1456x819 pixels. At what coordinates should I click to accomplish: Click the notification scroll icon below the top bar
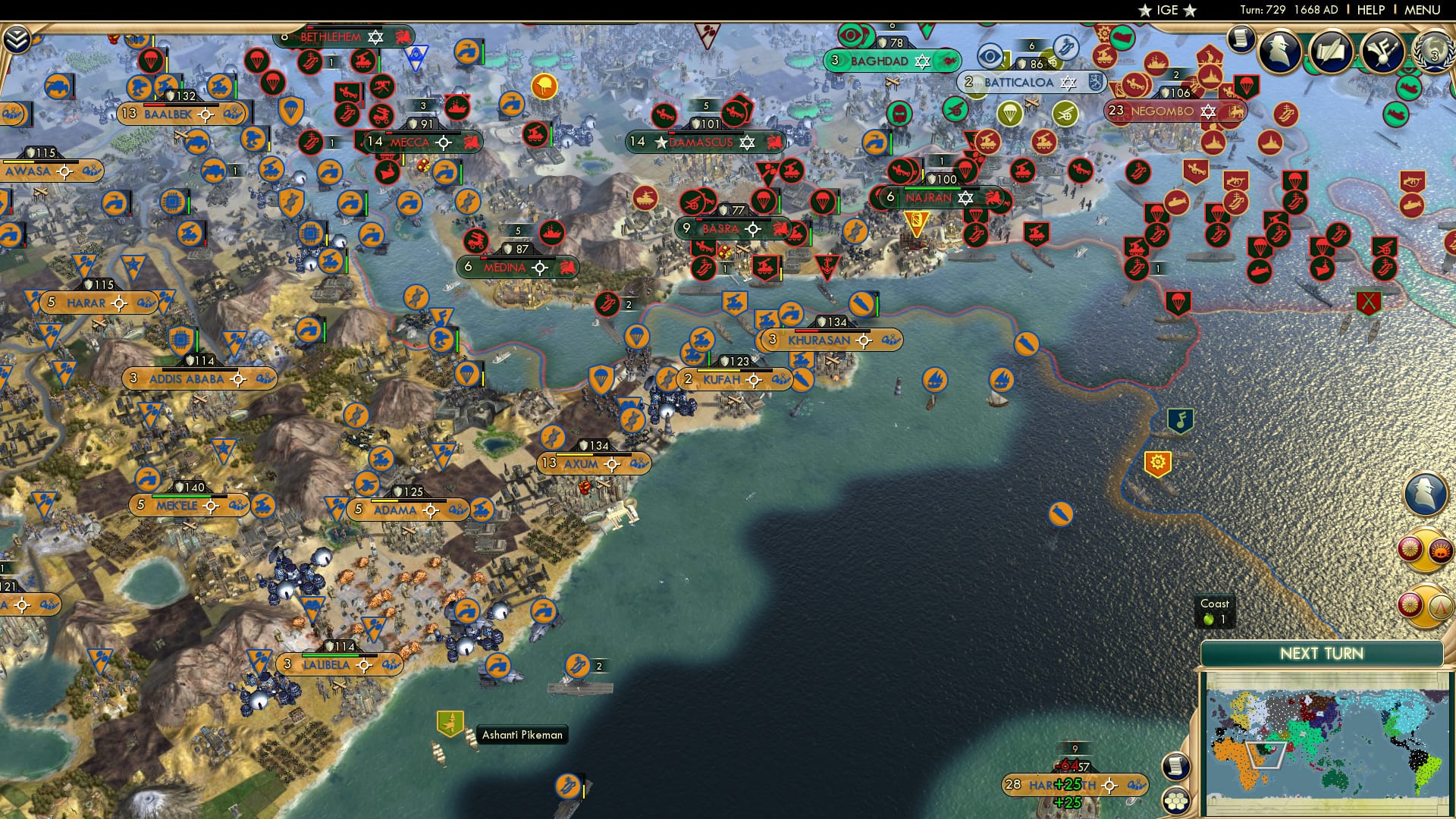[x=1241, y=39]
